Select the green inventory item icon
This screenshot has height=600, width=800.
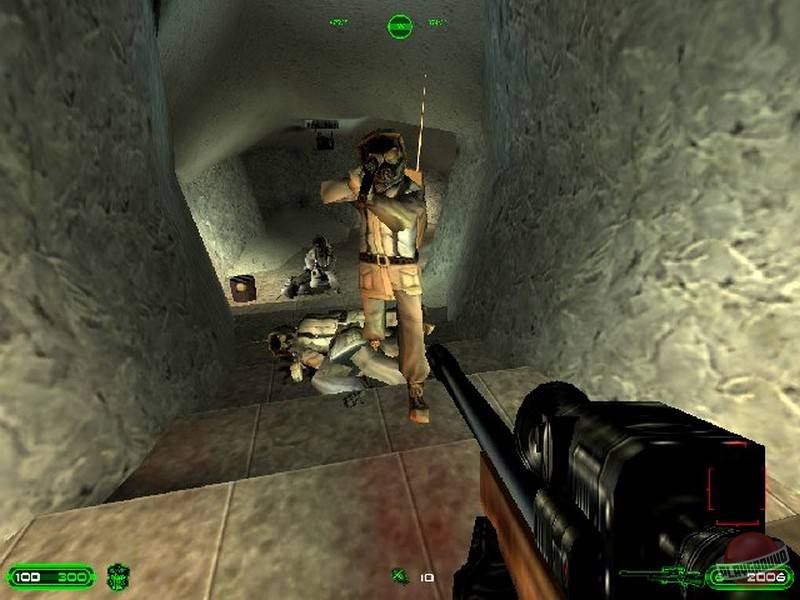(400, 576)
